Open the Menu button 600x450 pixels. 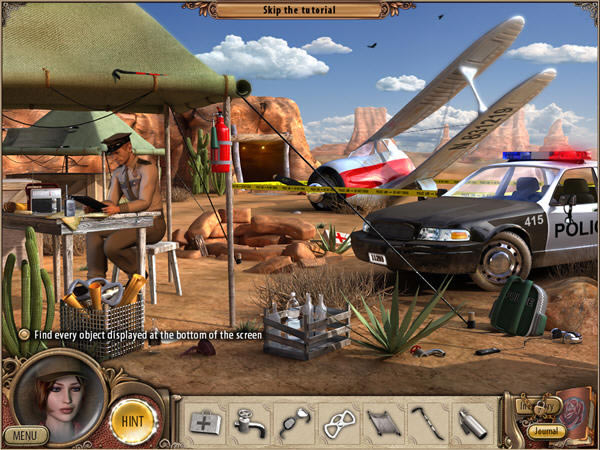(x=25, y=435)
